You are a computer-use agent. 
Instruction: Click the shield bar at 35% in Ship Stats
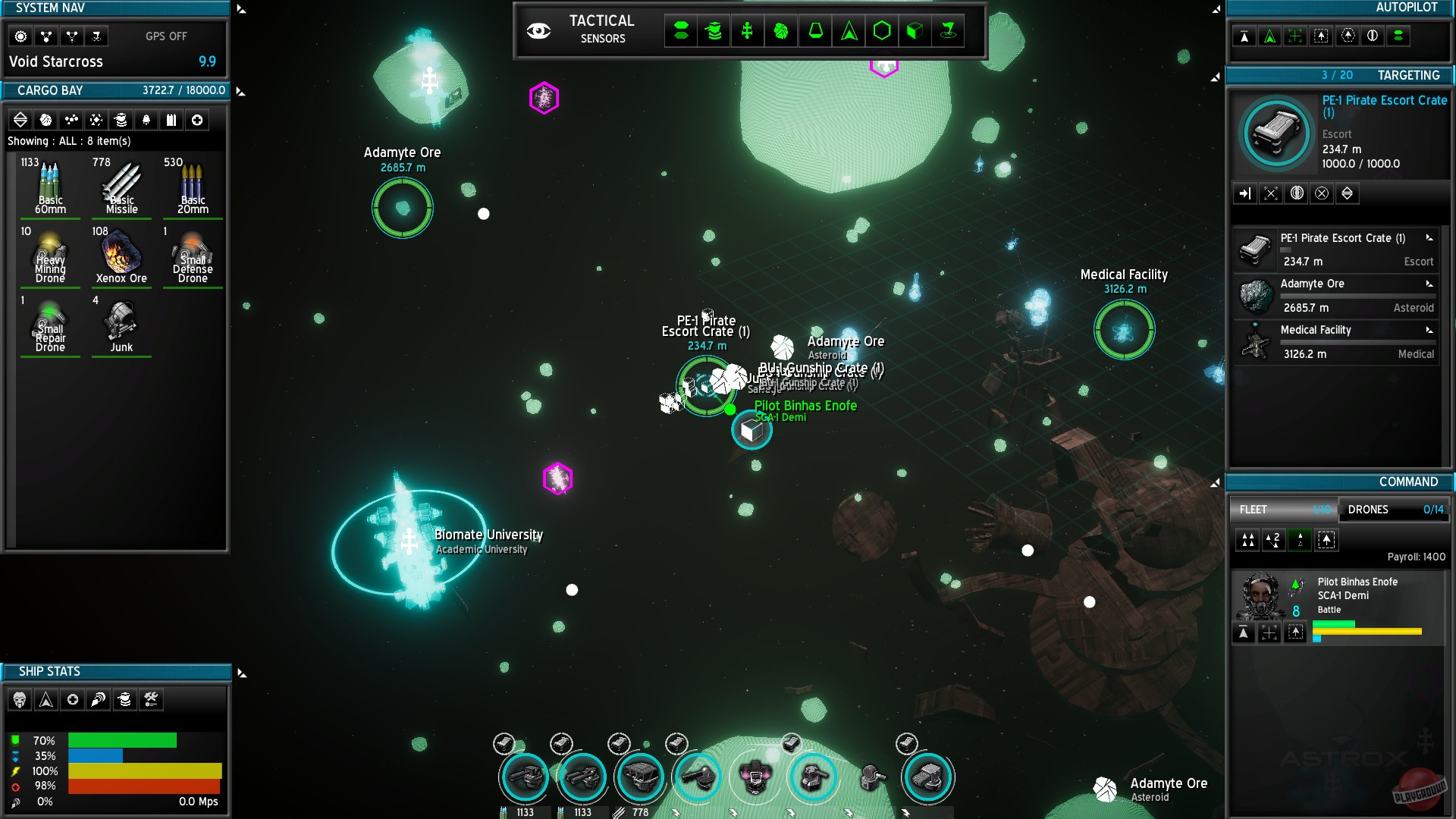point(97,755)
